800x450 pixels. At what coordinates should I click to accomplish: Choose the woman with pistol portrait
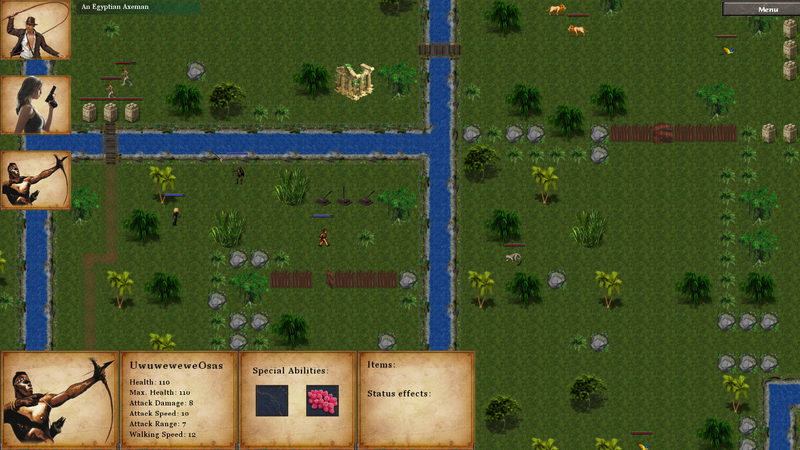coord(35,105)
